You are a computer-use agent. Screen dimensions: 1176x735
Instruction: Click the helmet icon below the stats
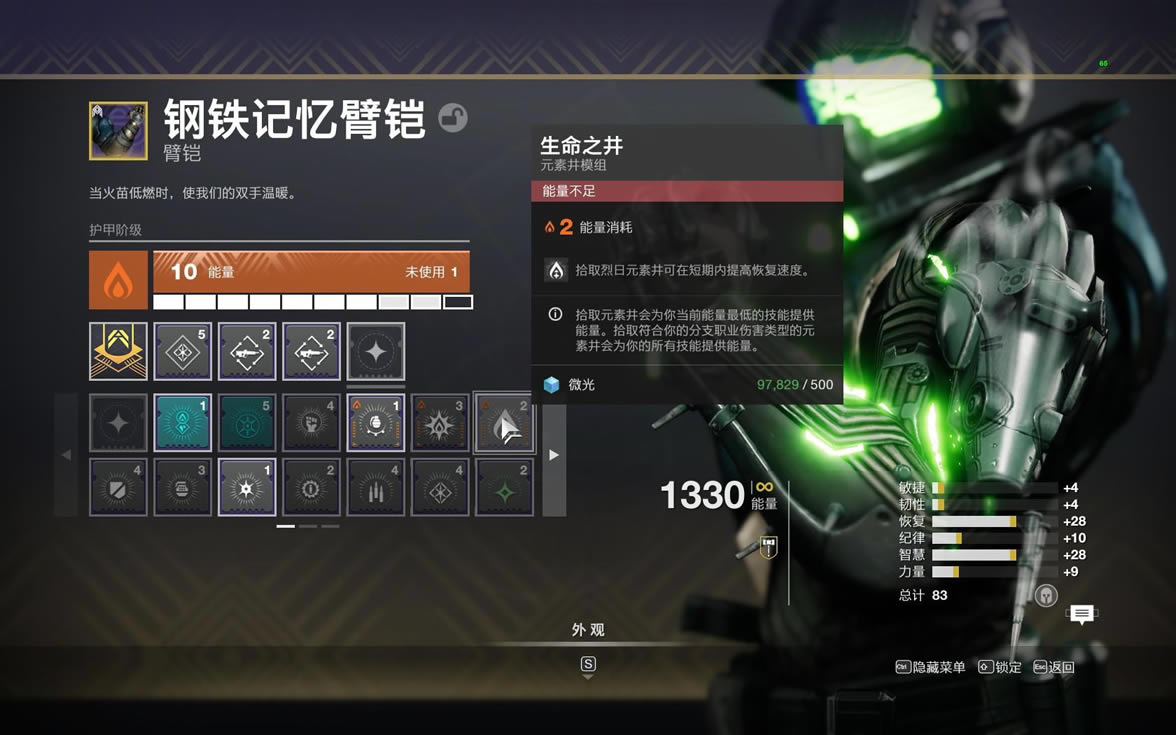[1046, 596]
